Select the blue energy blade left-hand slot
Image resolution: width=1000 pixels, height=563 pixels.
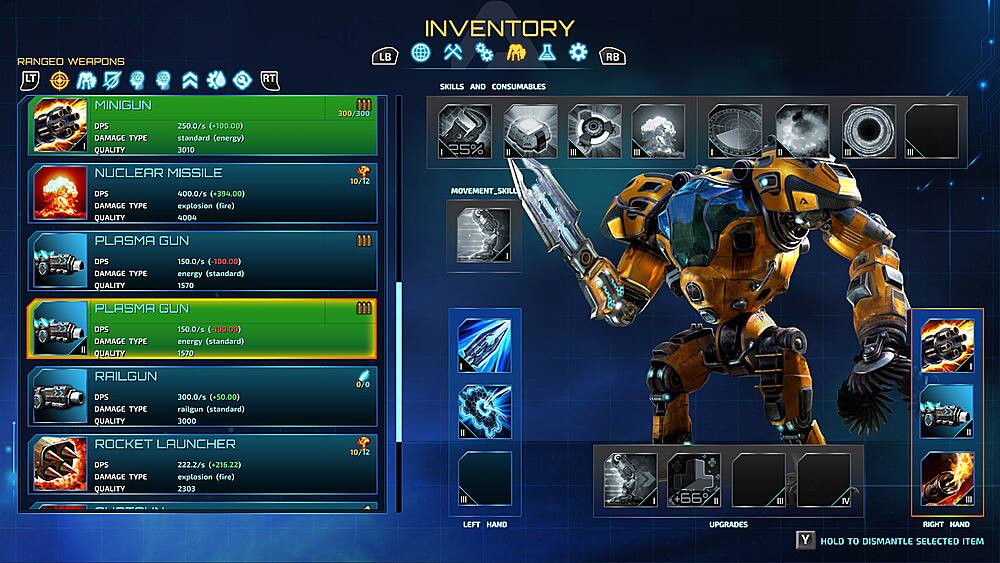pyautogui.click(x=485, y=345)
